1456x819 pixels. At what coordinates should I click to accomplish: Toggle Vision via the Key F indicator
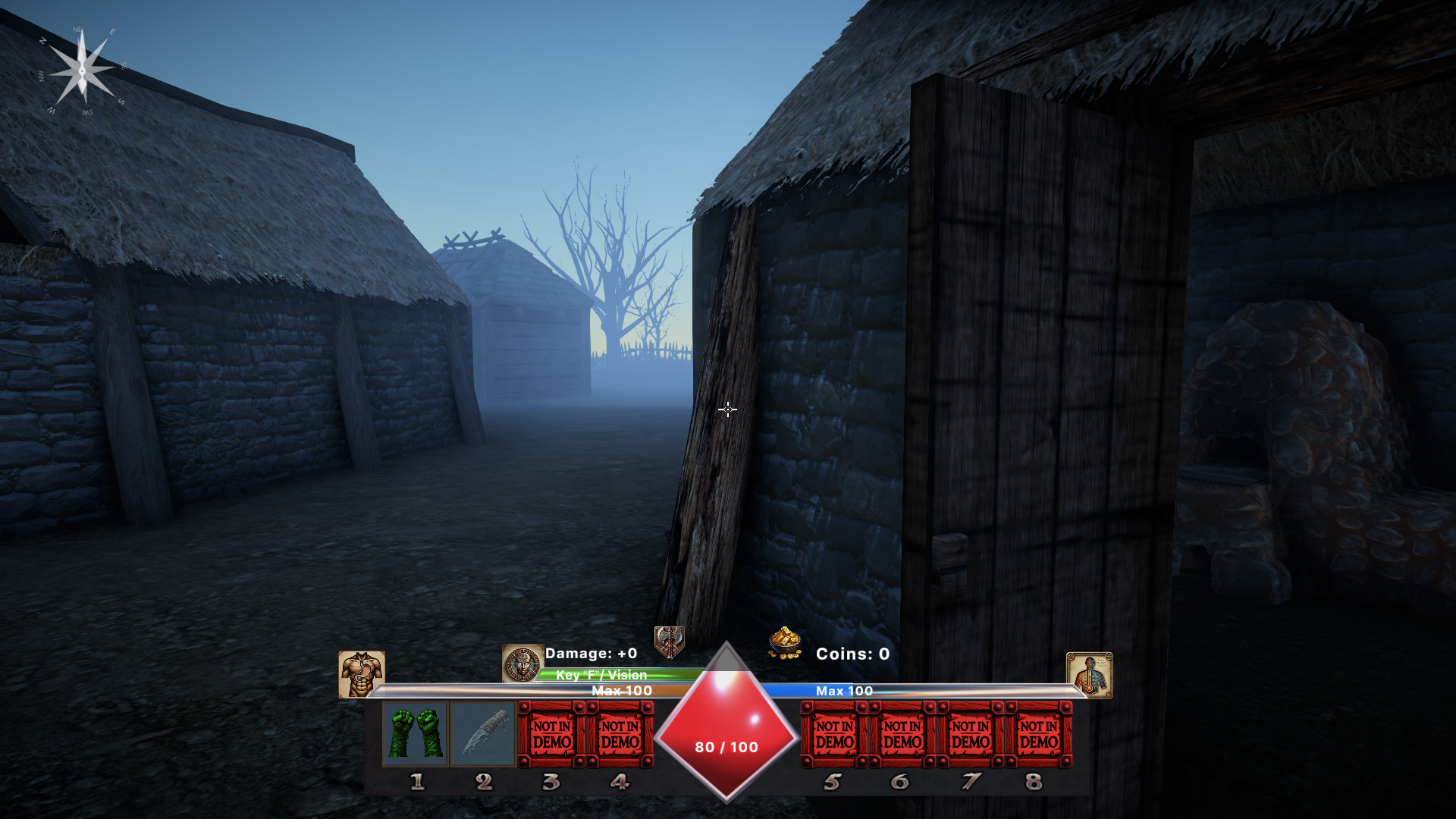(x=600, y=674)
